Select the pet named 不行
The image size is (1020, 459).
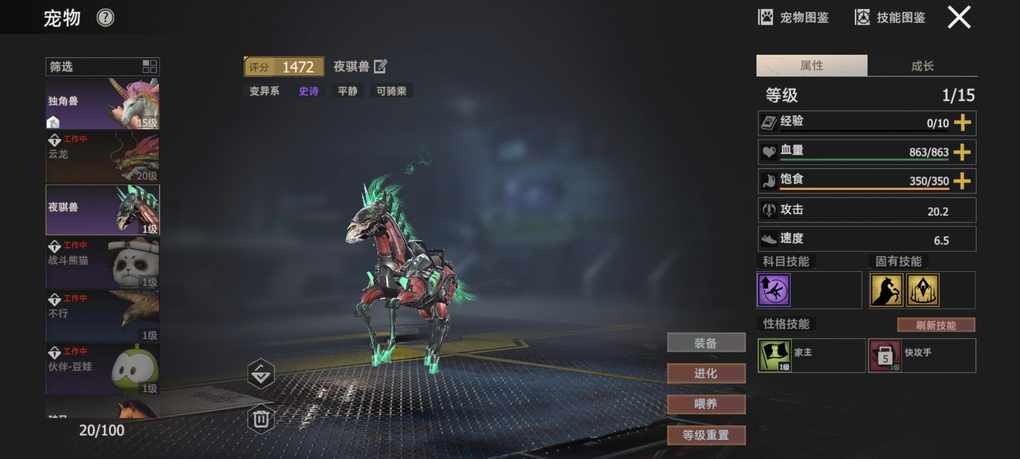click(102, 315)
